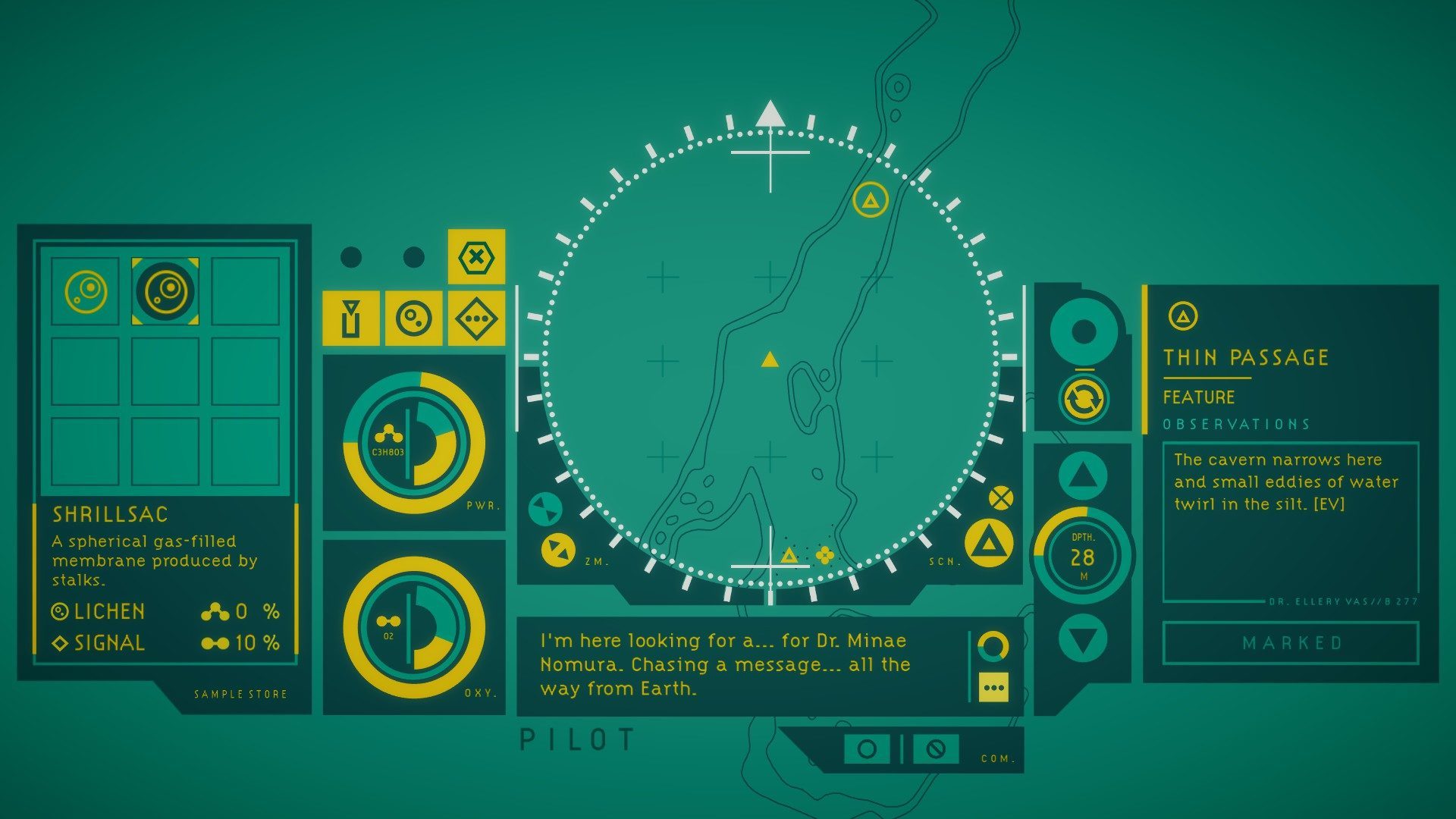
Task: Activate the scan triangle button
Action: tap(988, 543)
